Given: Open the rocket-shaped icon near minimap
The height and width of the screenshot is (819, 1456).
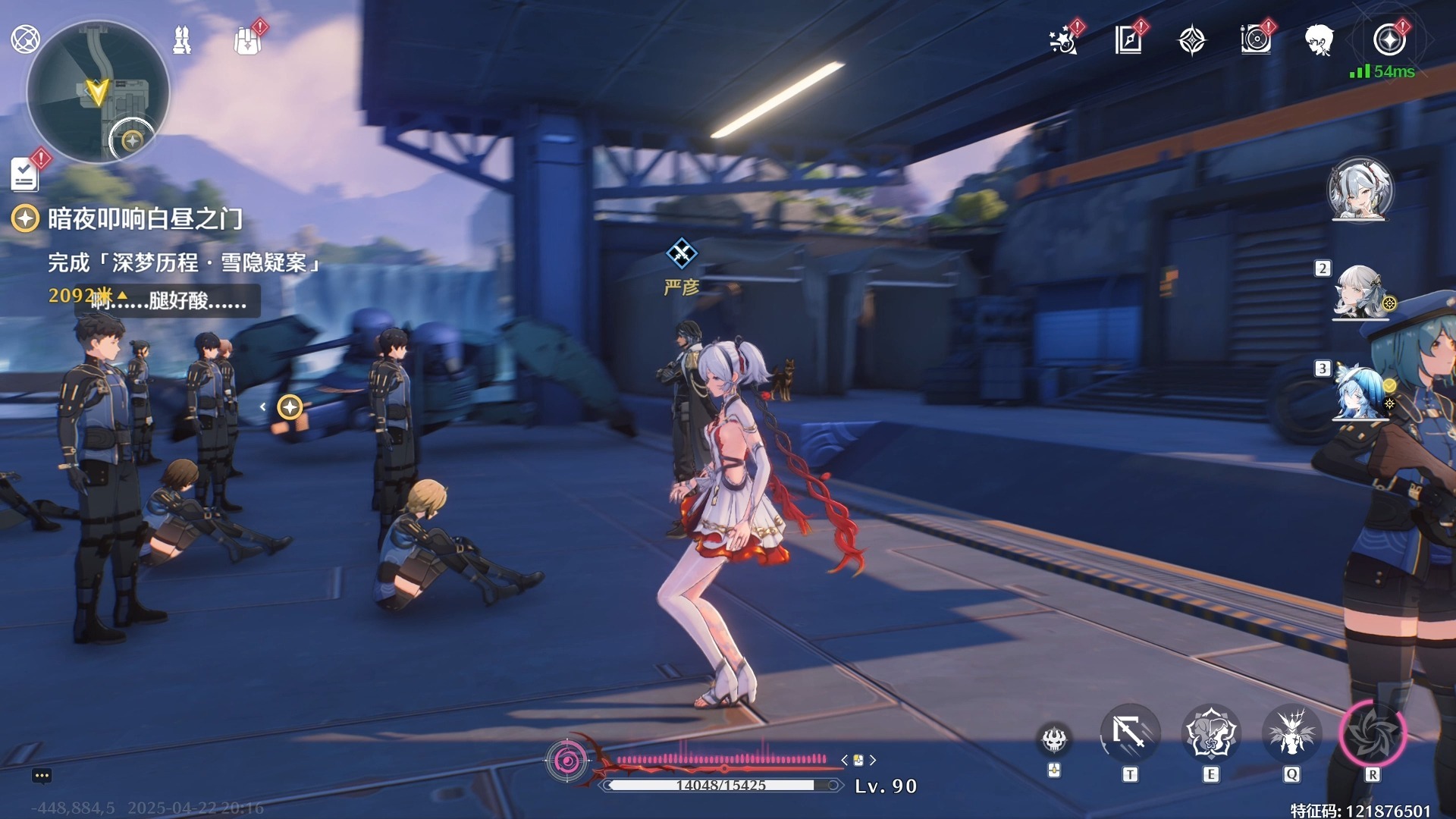Looking at the screenshot, I should (182, 39).
